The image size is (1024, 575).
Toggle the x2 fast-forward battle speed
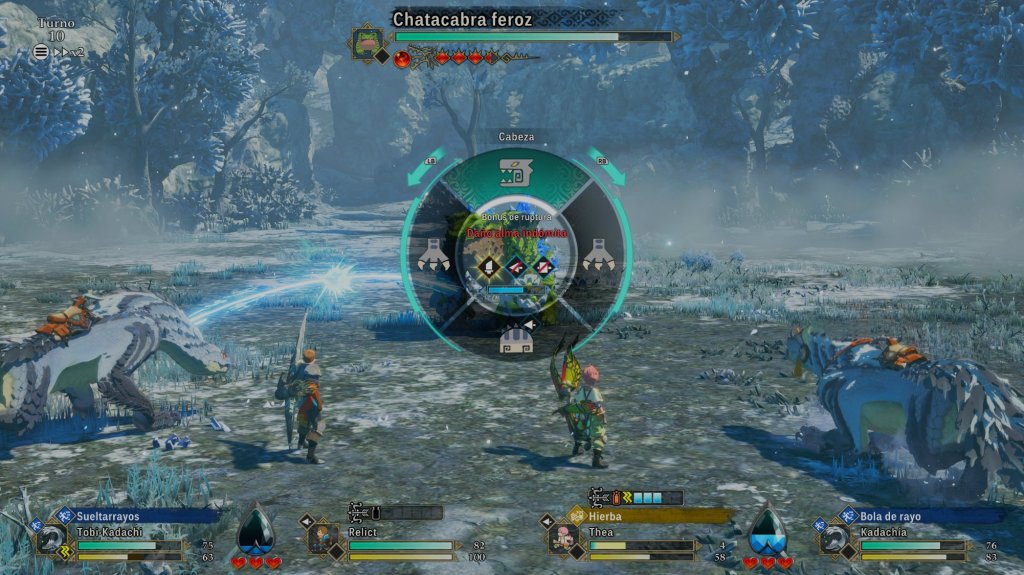pyautogui.click(x=68, y=52)
